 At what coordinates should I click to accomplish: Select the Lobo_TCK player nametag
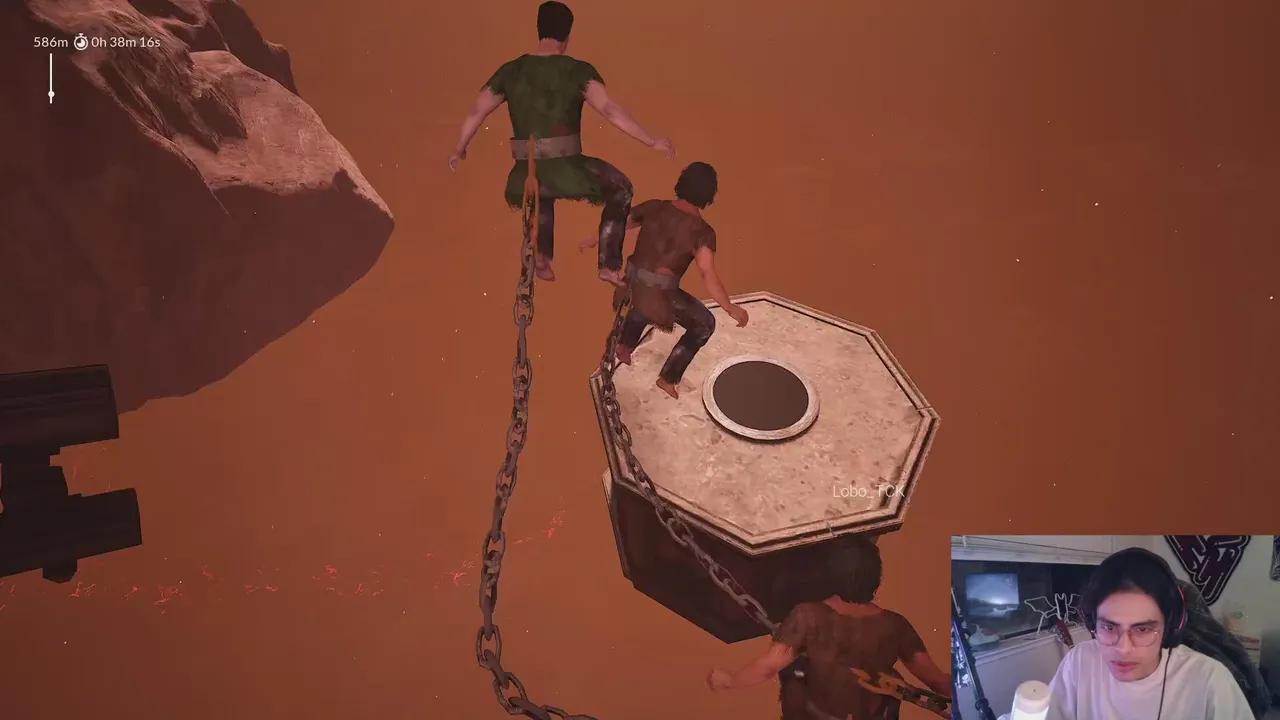point(869,491)
